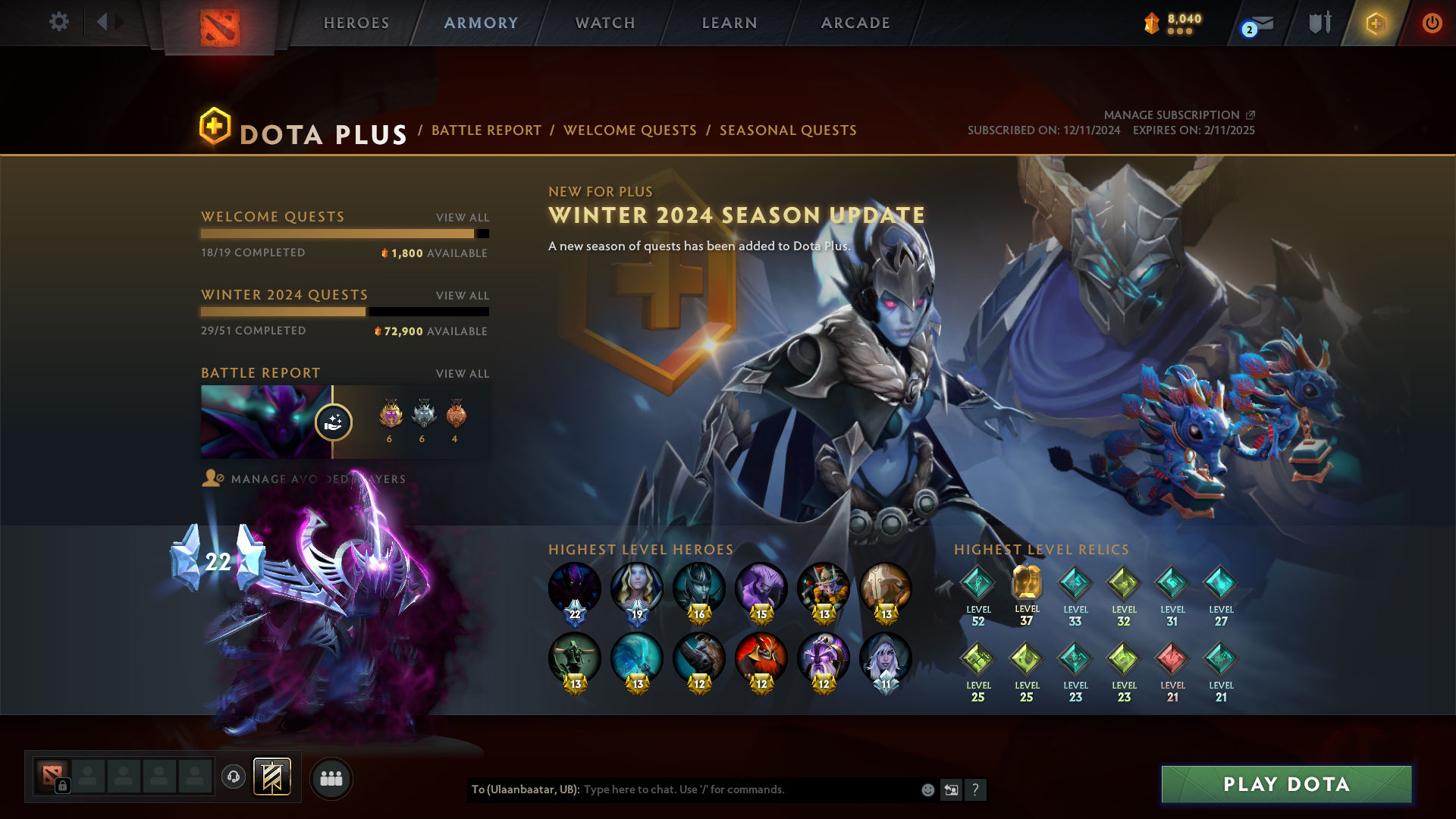Click the question mark help icon beside chat

click(977, 789)
